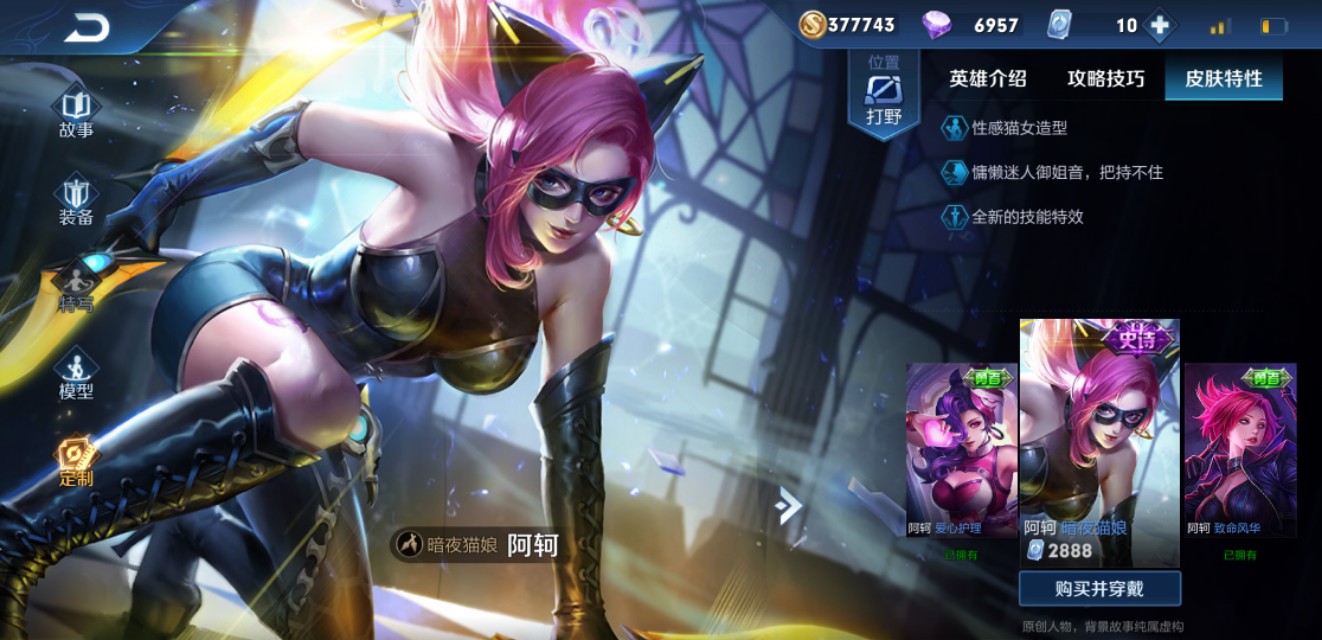Switch to the 英雄介绍 tab

pyautogui.click(x=988, y=79)
